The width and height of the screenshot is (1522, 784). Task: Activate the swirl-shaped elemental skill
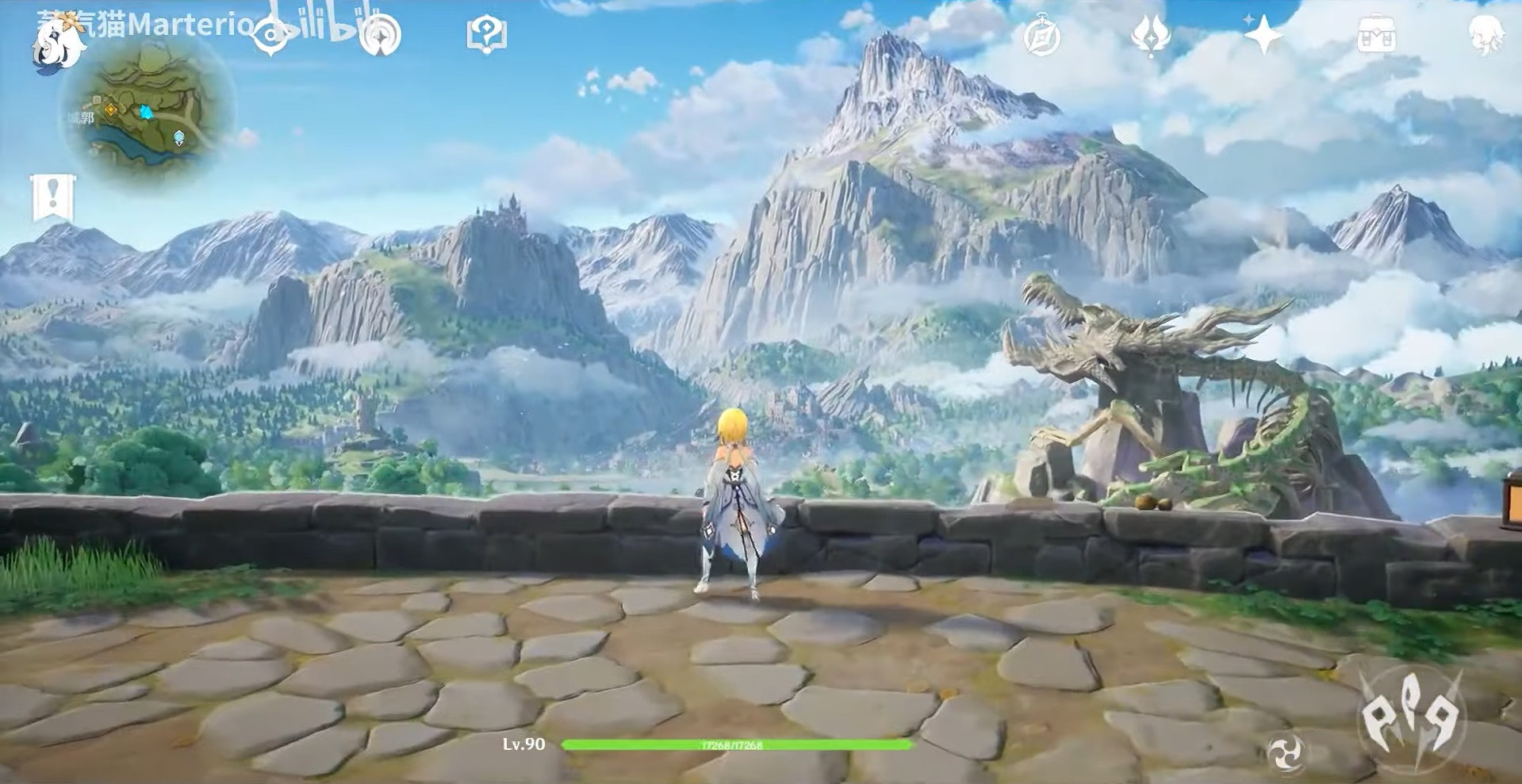point(1285,752)
